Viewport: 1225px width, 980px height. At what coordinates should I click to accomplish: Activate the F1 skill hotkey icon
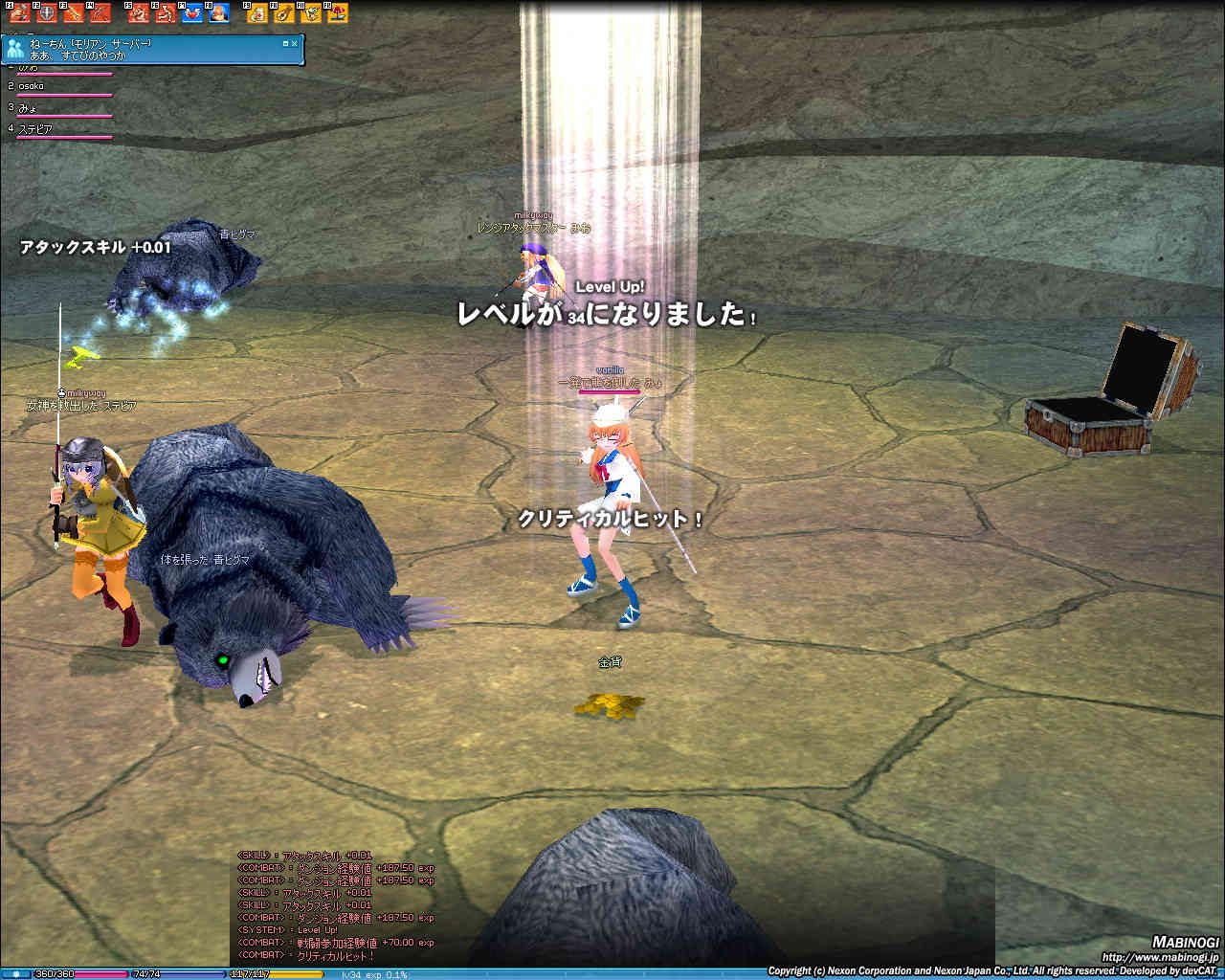20,13
